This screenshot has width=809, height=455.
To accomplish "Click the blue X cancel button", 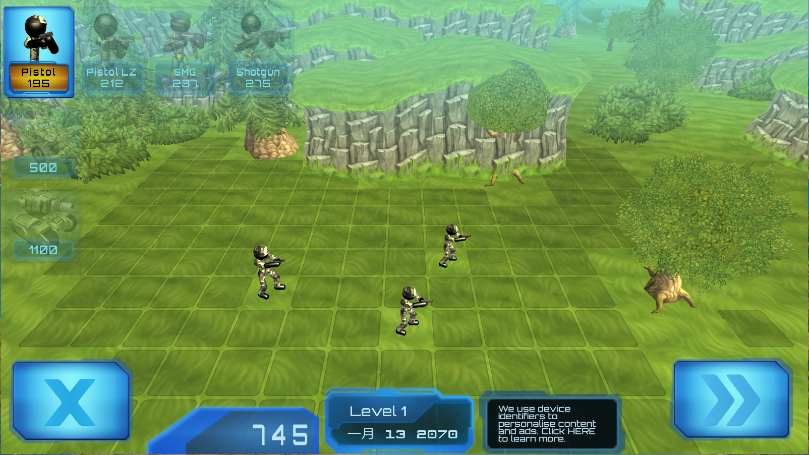I will tap(71, 400).
